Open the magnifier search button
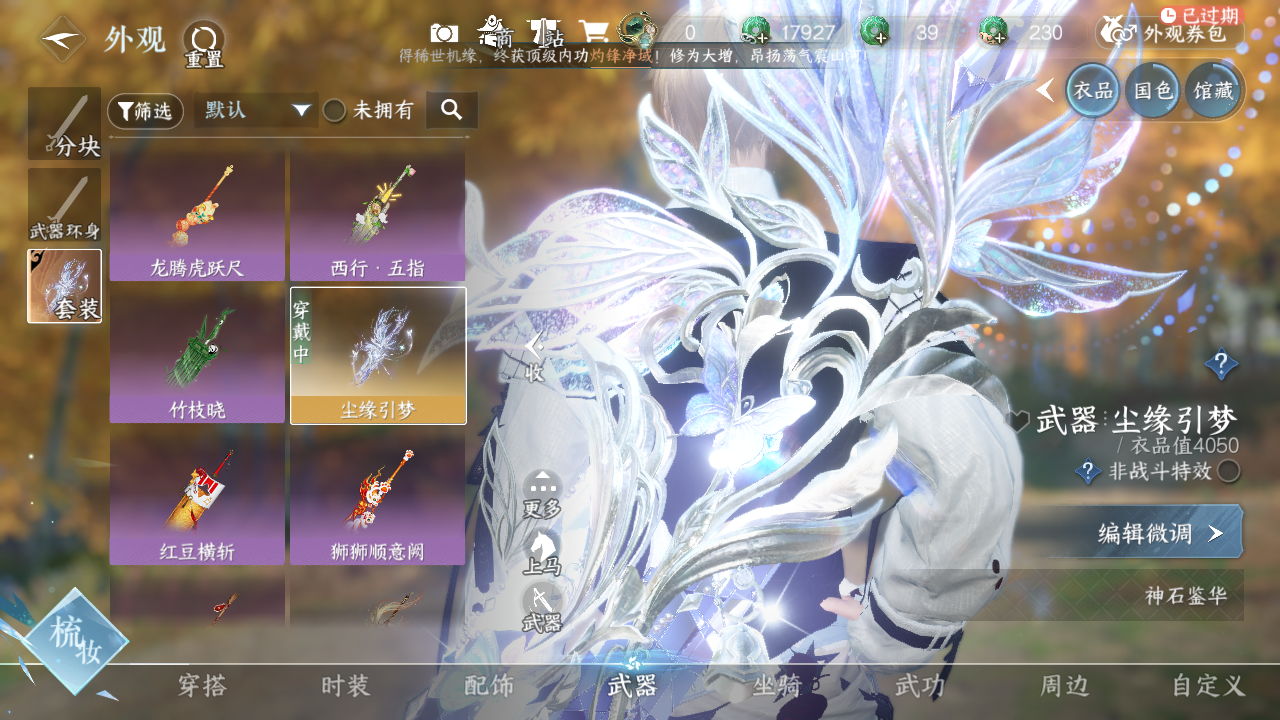 click(451, 110)
